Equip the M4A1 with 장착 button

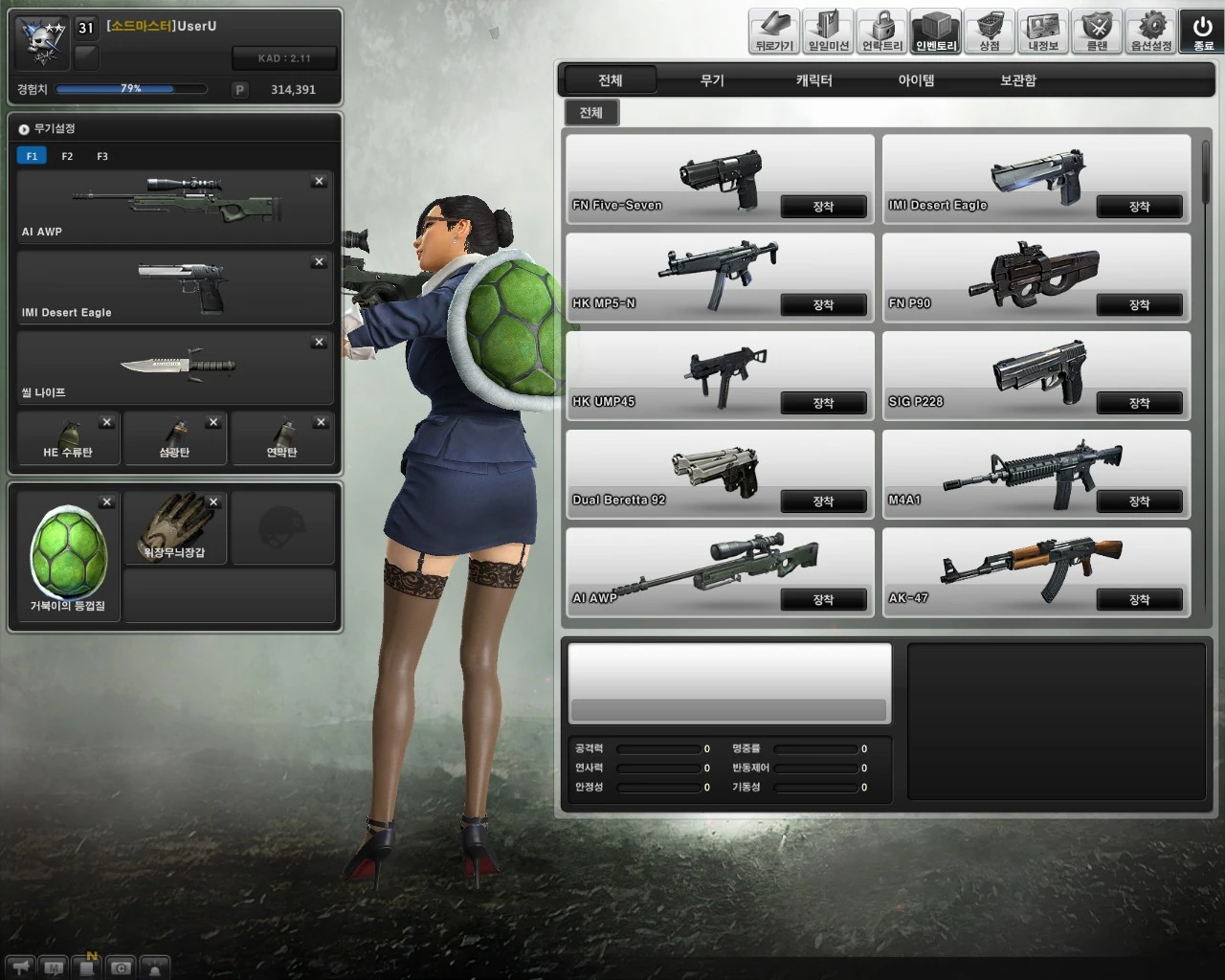pyautogui.click(x=1140, y=501)
